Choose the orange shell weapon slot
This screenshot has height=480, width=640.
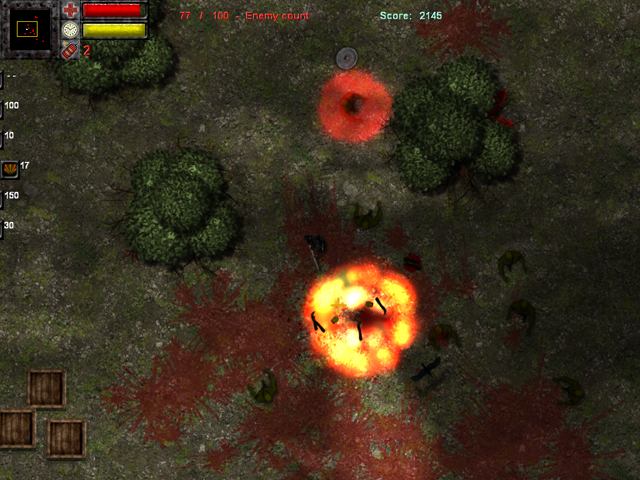point(10,168)
